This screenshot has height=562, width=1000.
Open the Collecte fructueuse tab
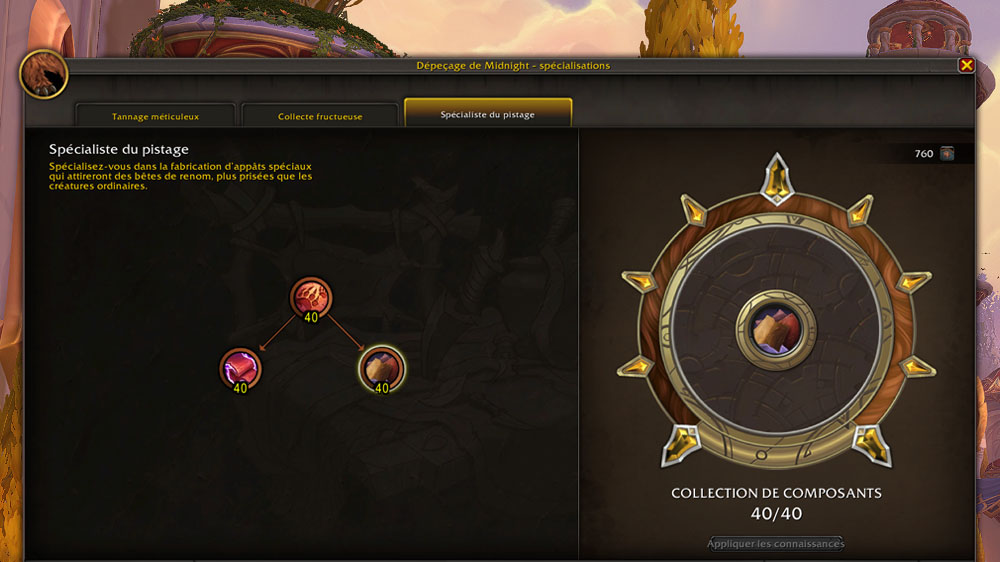[x=320, y=116]
